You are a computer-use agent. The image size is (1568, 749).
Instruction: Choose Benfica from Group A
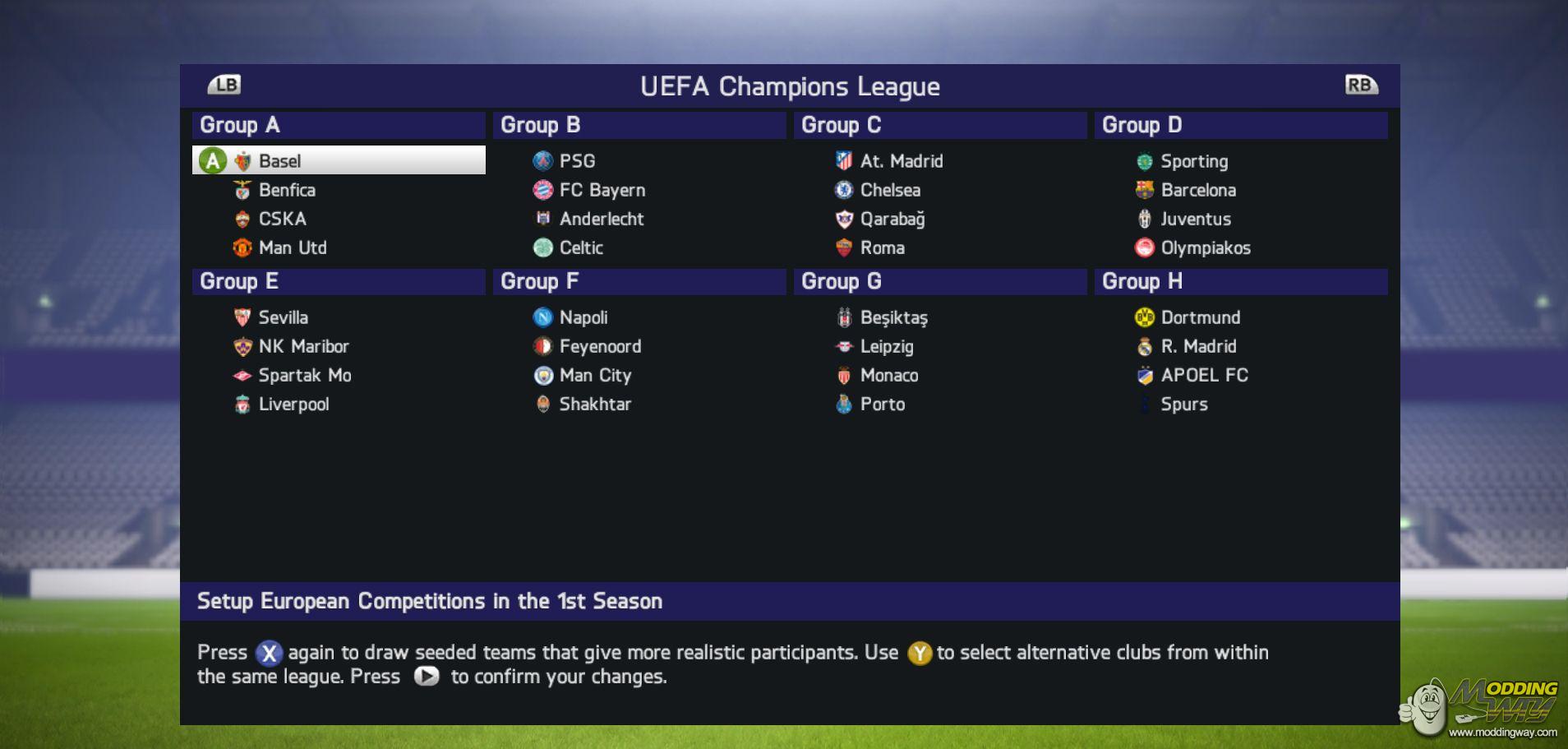click(x=287, y=190)
